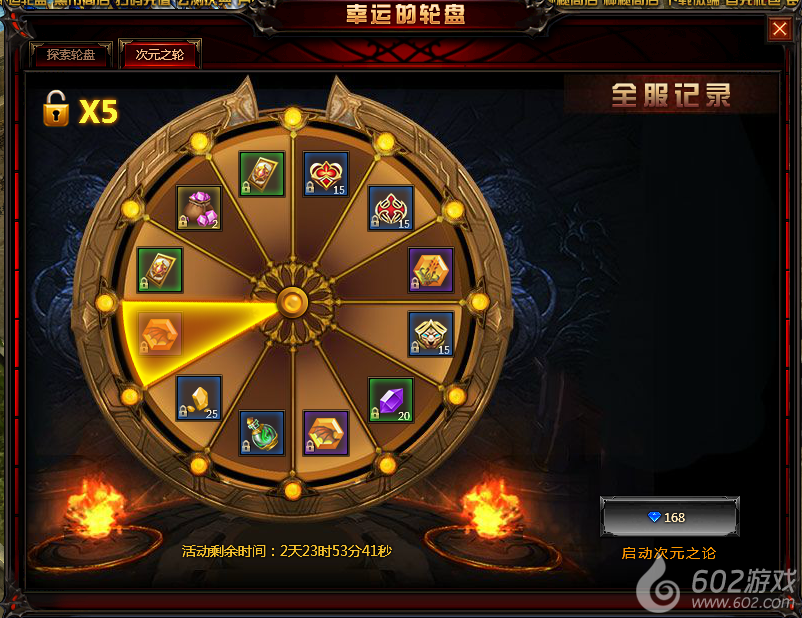802x618 pixels.
Task: Select the winged helmet prize marked 15
Action: 430,334
